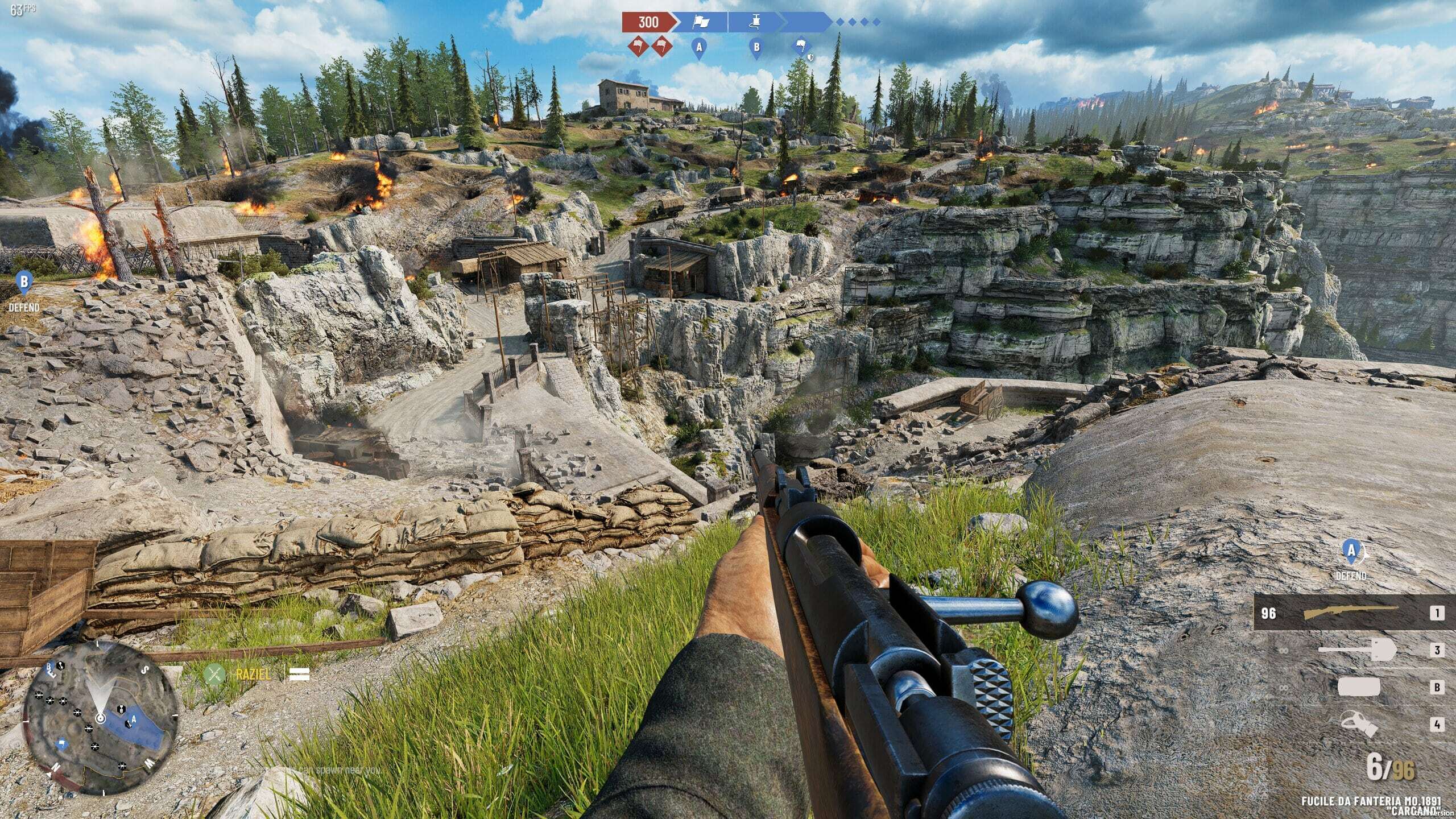
Task: Click the A pin in the top objective bar
Action: pos(699,48)
